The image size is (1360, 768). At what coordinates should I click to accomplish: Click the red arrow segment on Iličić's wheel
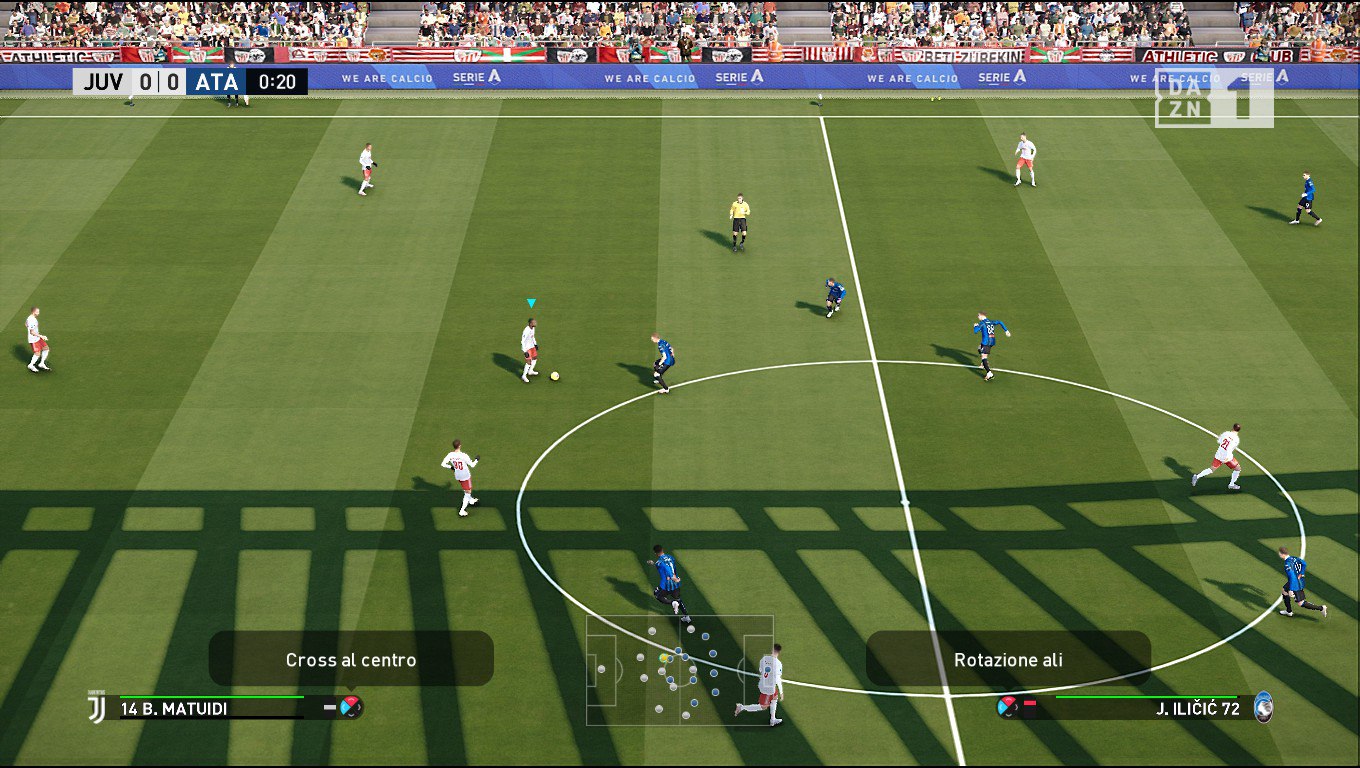coord(1010,701)
